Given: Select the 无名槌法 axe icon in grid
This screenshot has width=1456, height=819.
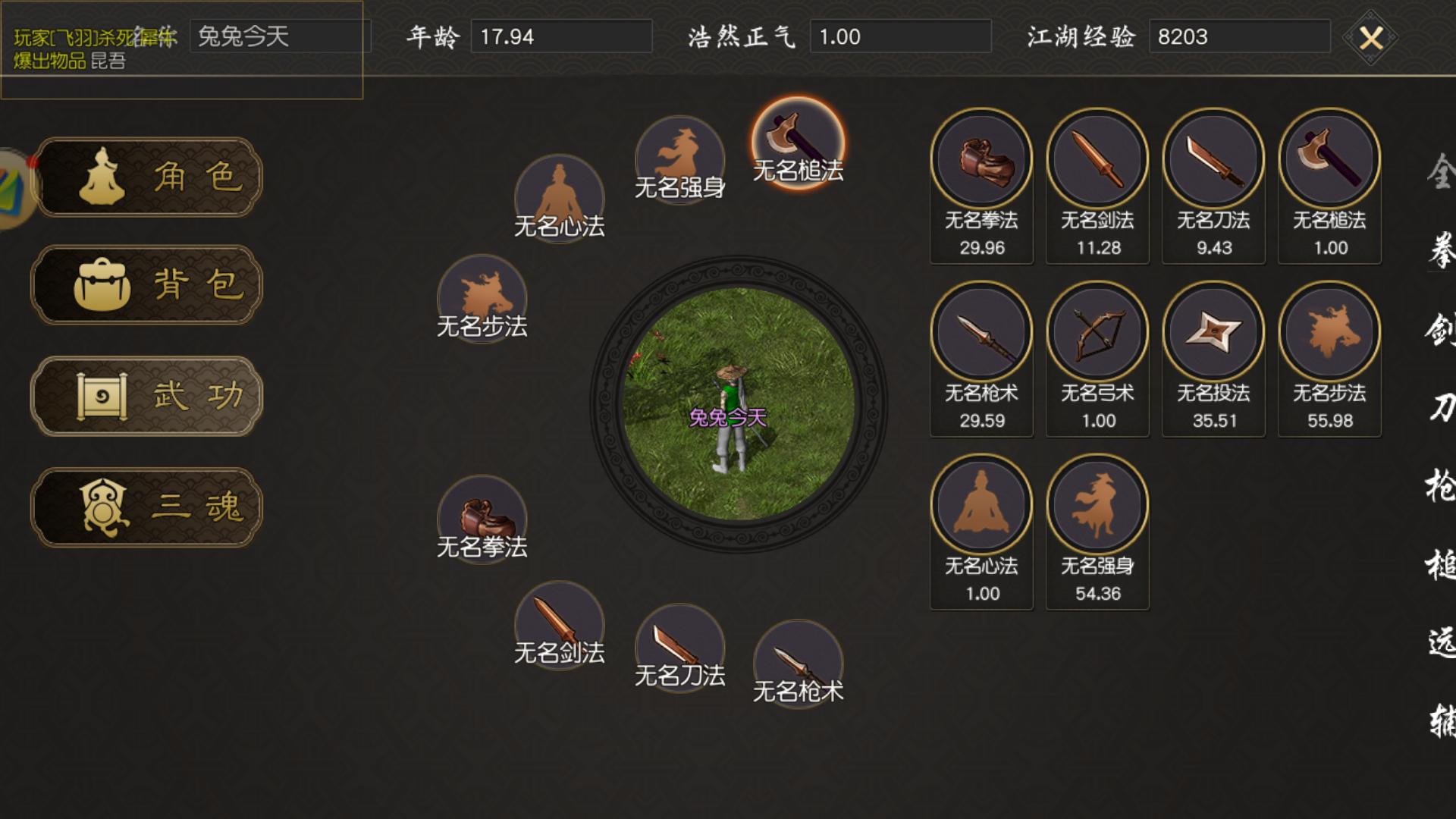Looking at the screenshot, I should click(1329, 161).
